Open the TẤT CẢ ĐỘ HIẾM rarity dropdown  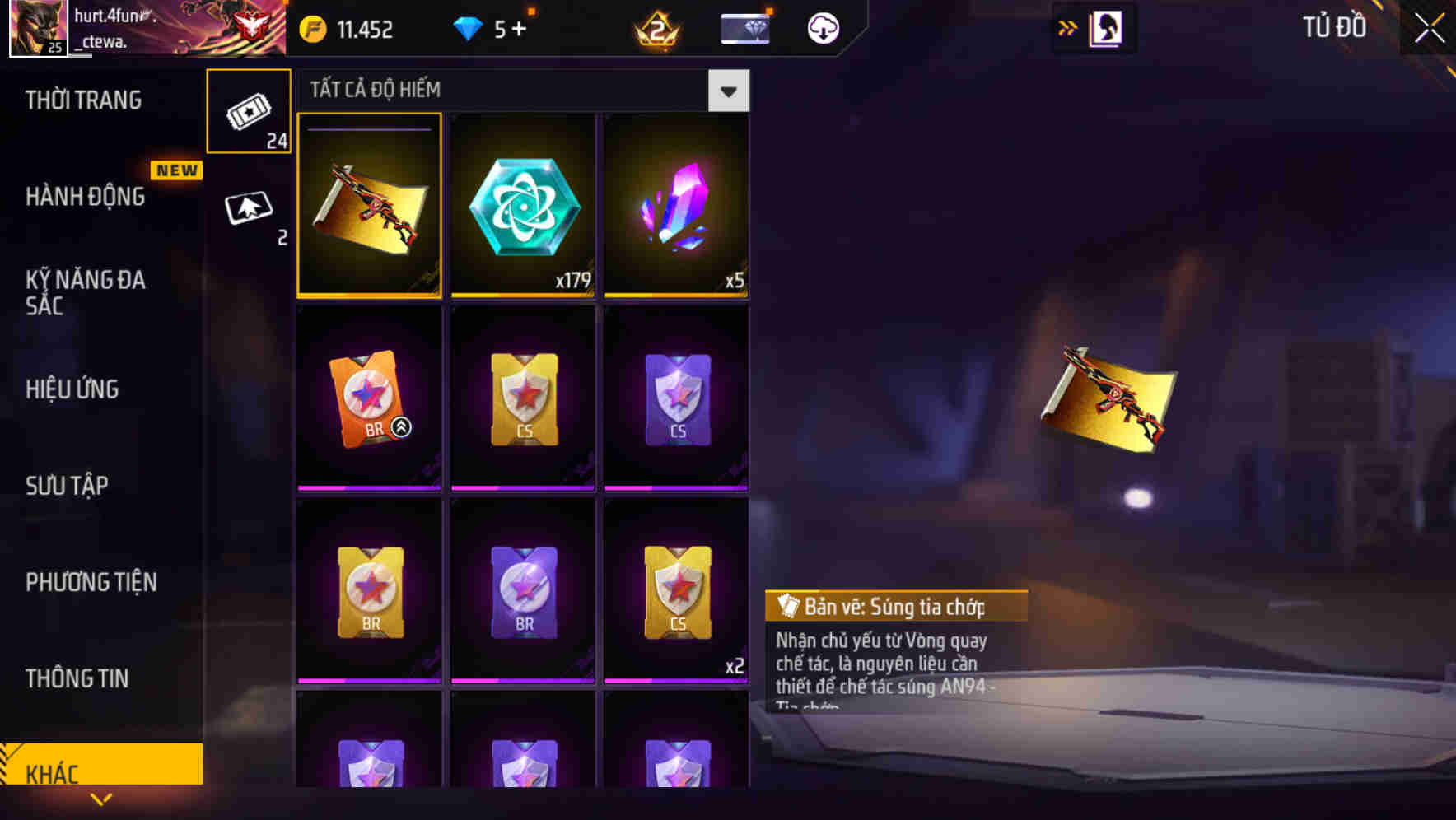click(x=728, y=91)
